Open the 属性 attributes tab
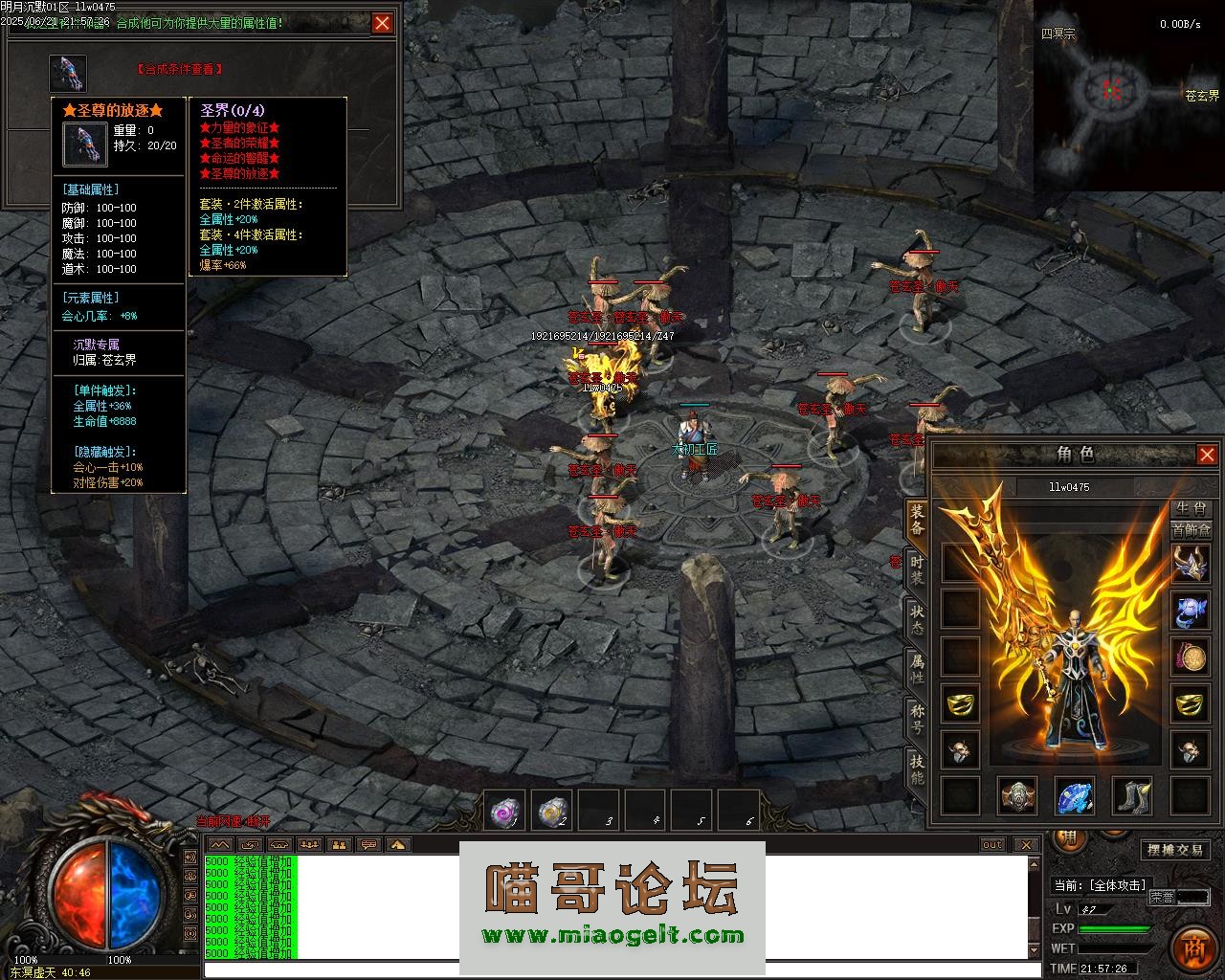 coord(917,670)
